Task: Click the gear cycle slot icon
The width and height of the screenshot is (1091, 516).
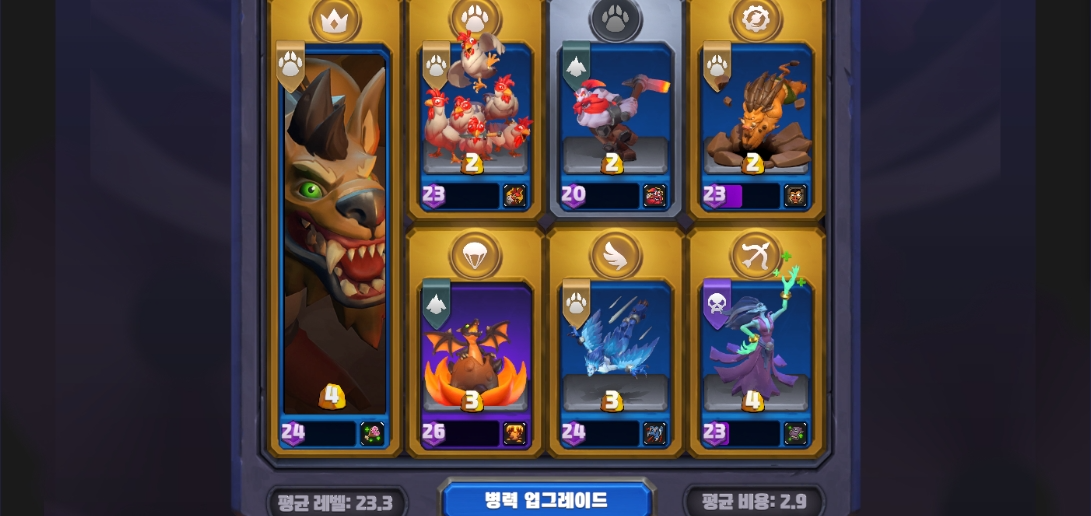Action: coord(755,18)
